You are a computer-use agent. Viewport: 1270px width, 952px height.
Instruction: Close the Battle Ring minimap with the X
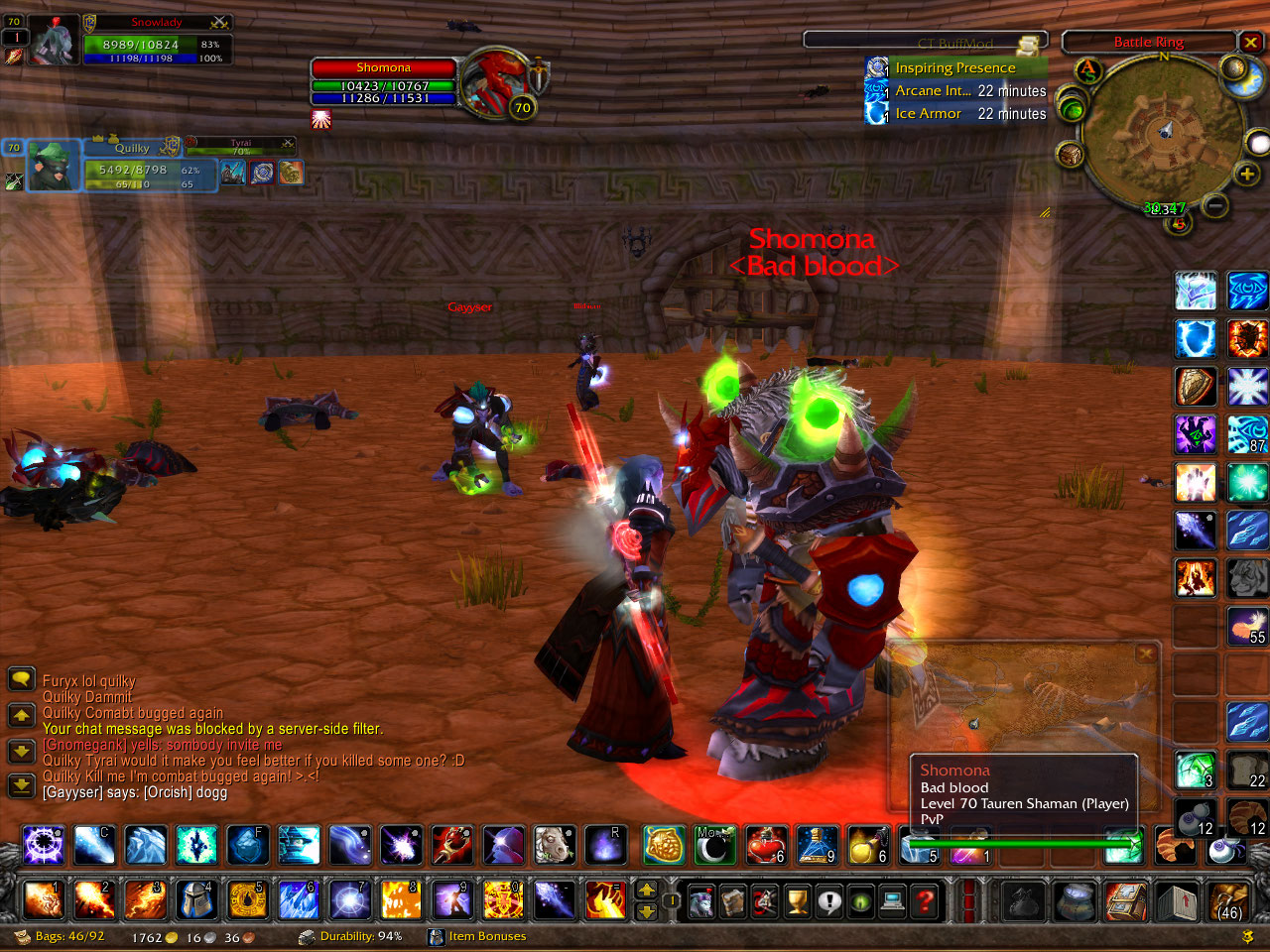[x=1251, y=42]
